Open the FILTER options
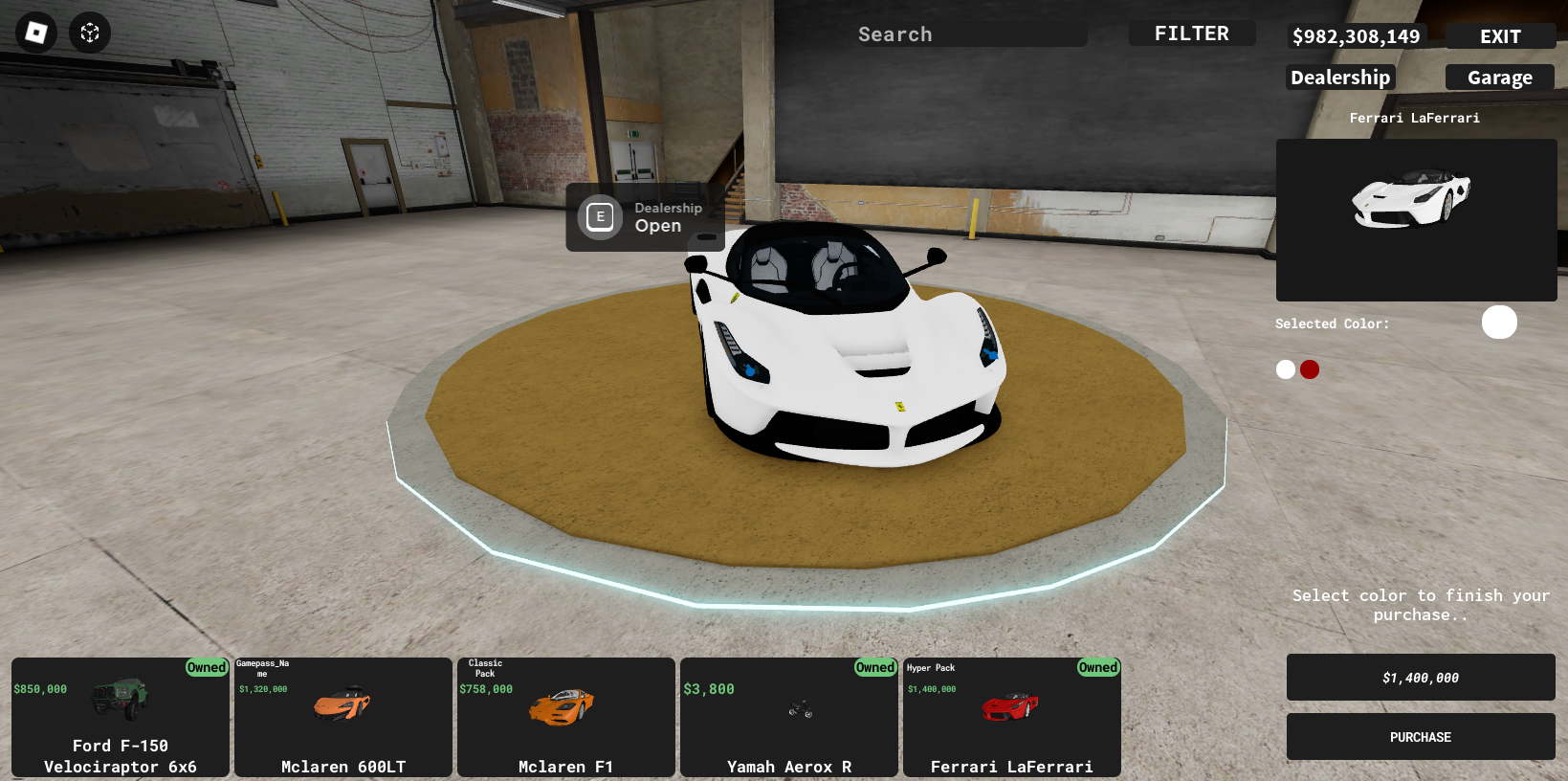This screenshot has width=1568, height=781. click(1192, 32)
